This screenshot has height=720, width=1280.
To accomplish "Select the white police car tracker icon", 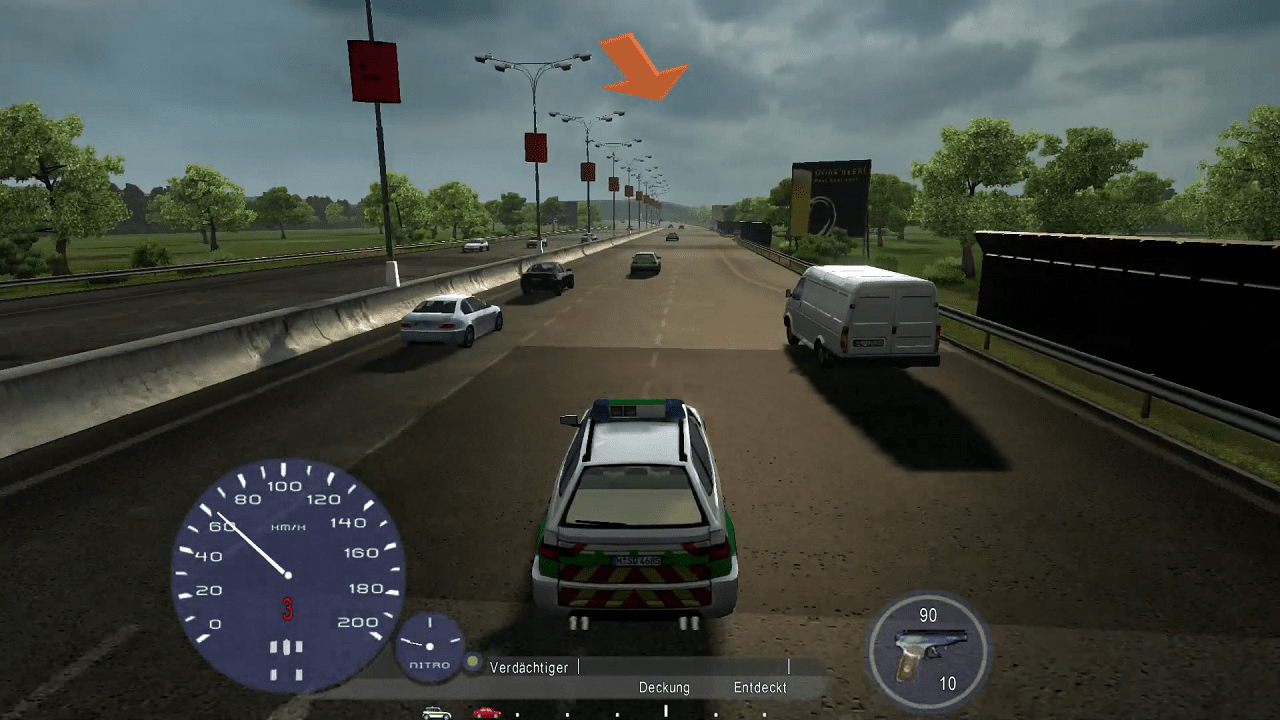I will point(436,713).
